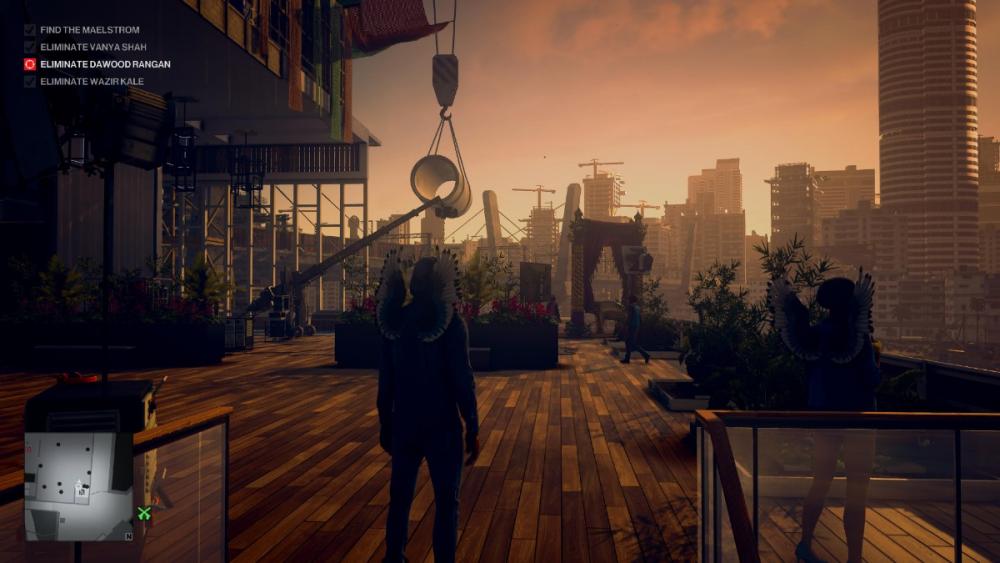Choose the Eliminate Dawood Rangan objective

(x=104, y=64)
